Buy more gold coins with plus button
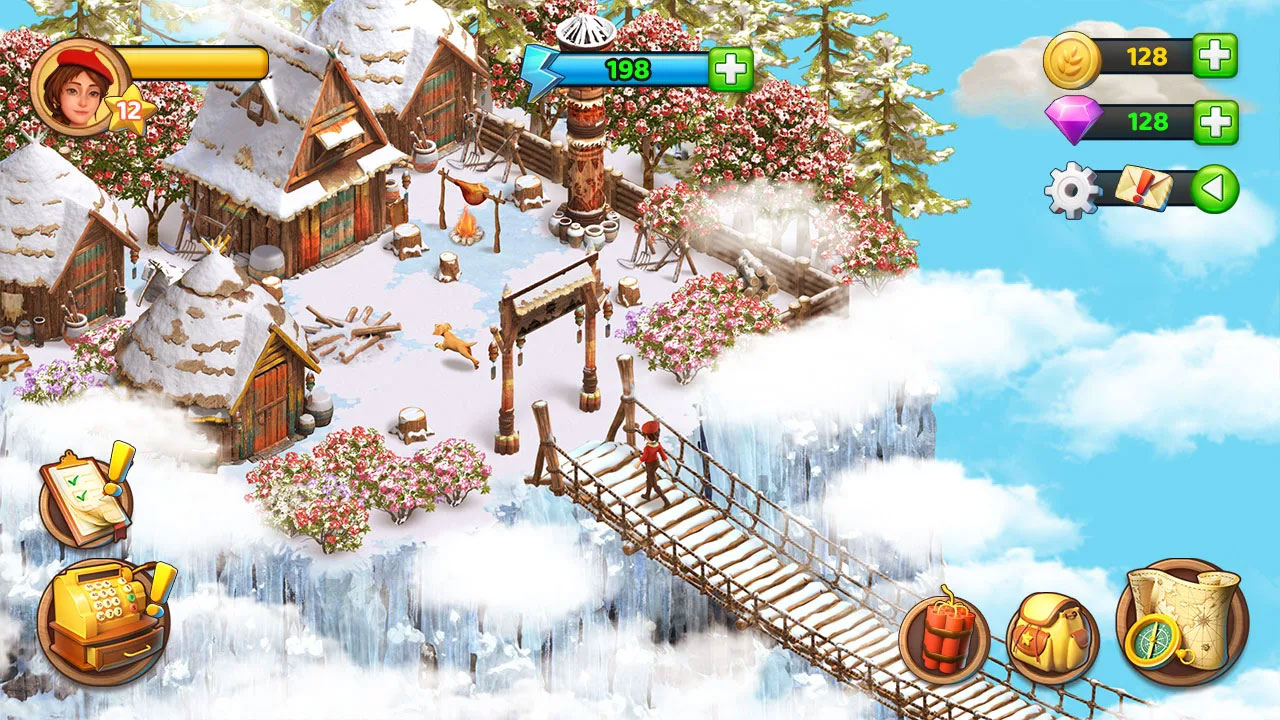The height and width of the screenshot is (720, 1280). click(x=1216, y=56)
